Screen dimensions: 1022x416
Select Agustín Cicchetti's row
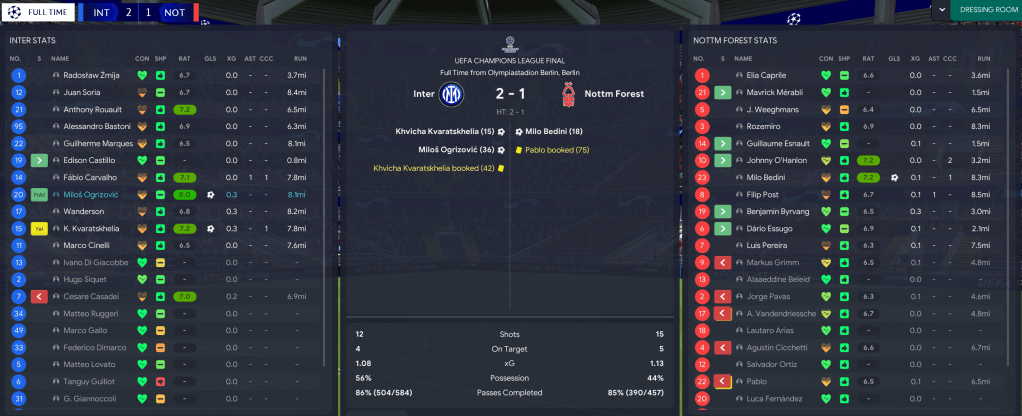click(x=776, y=347)
